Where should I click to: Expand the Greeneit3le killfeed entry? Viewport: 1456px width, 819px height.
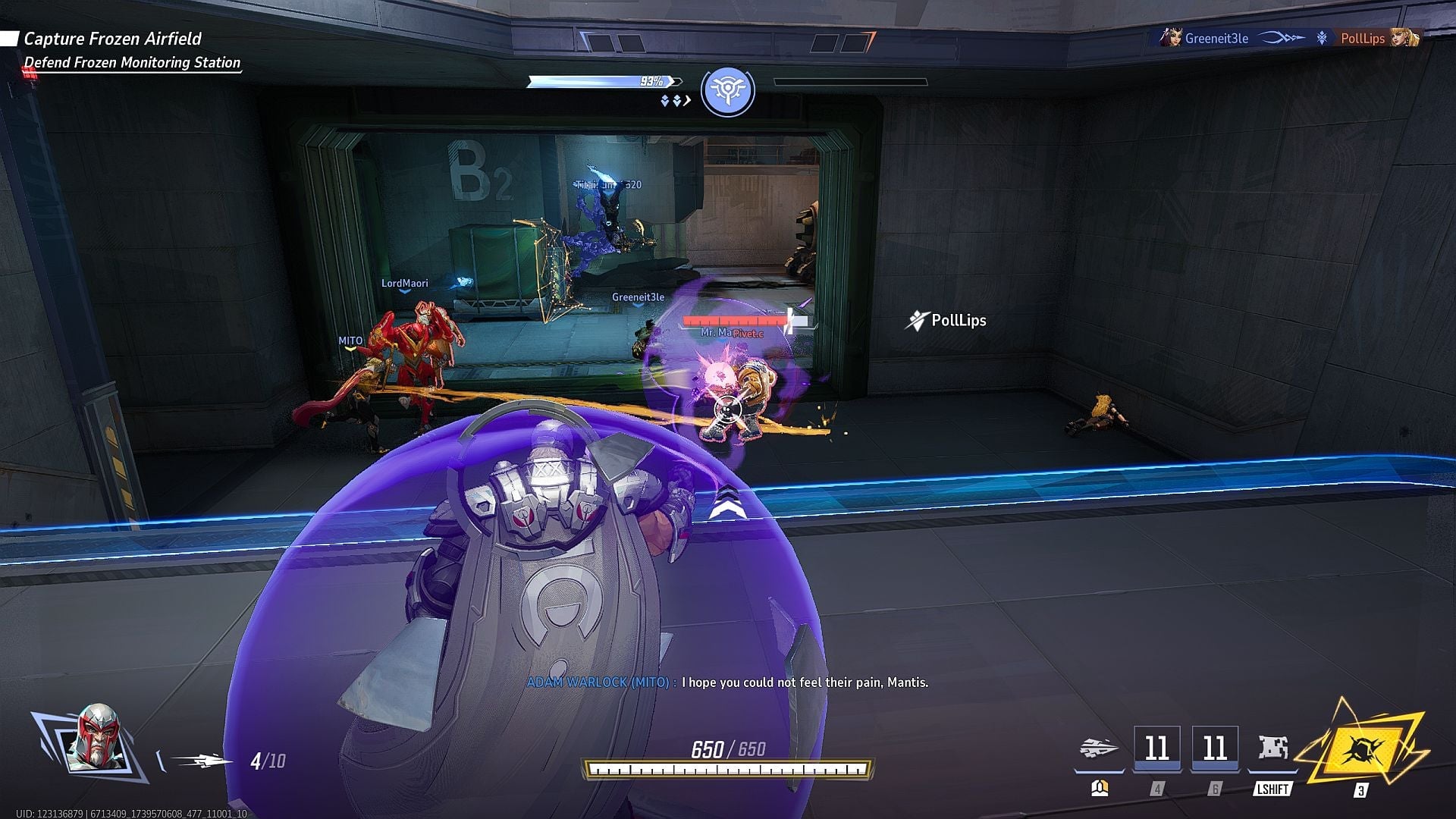click(1217, 37)
